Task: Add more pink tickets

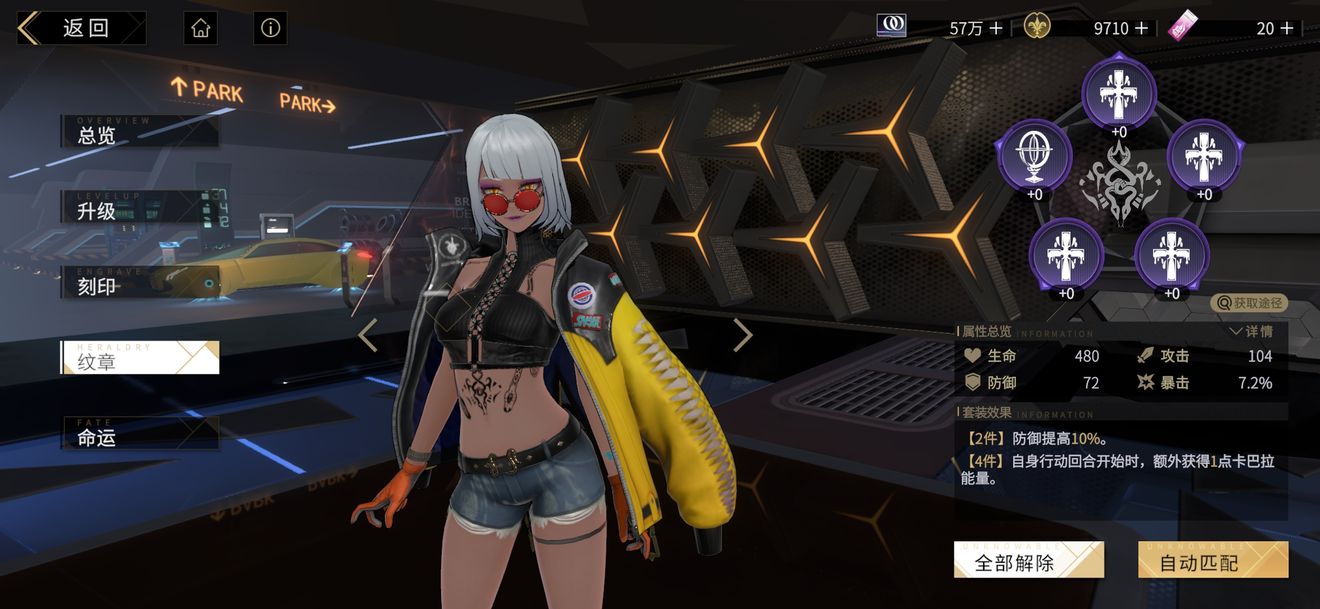Action: pos(1287,28)
